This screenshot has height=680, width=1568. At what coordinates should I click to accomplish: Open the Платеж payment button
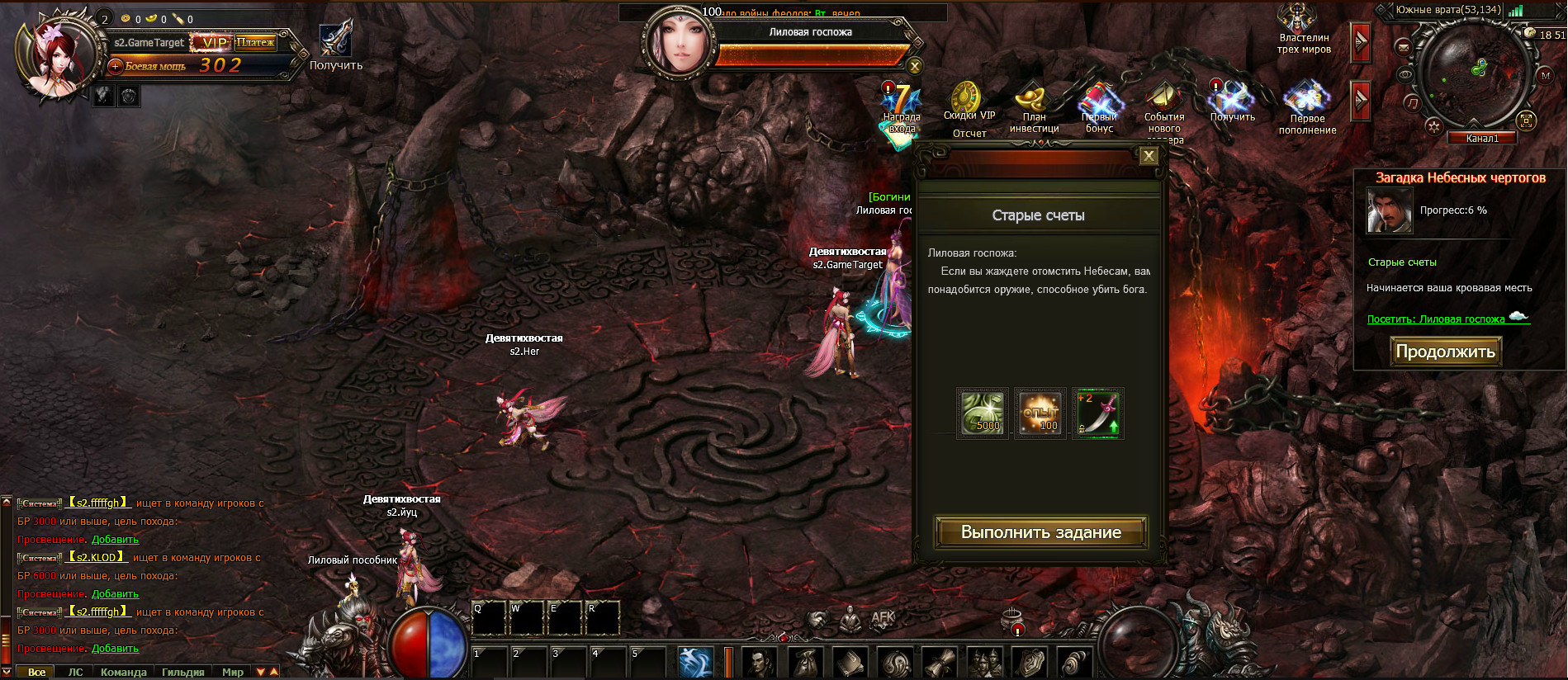tap(255, 42)
